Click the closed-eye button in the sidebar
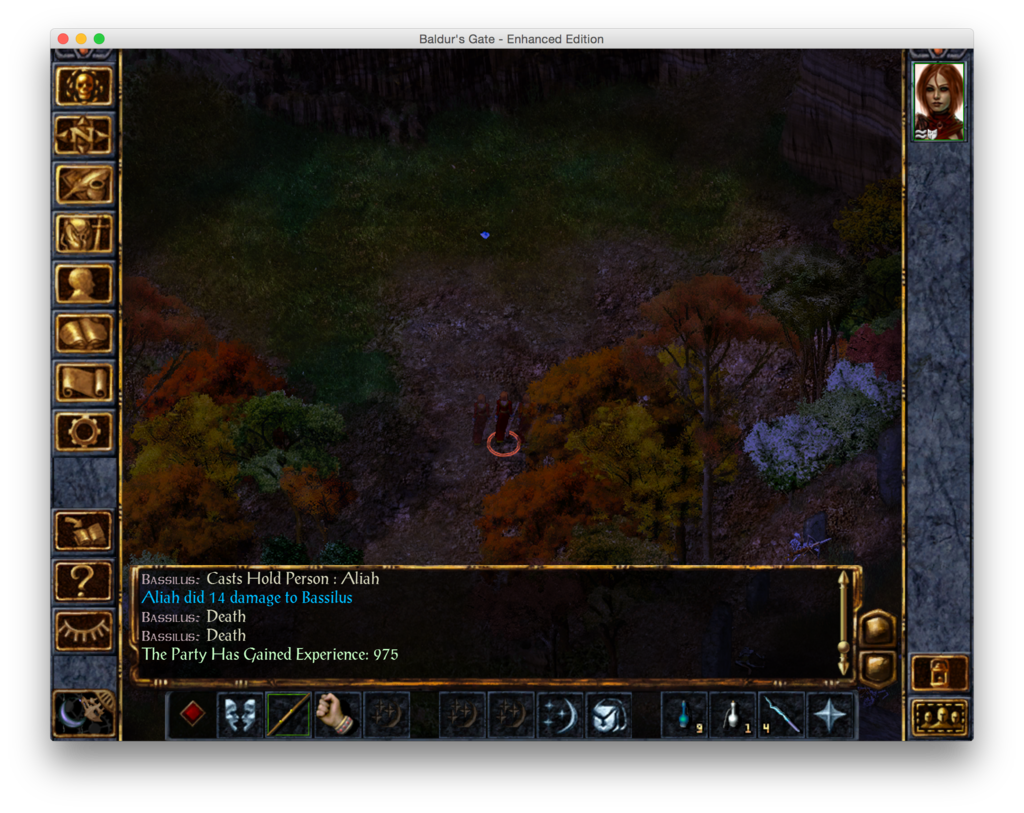 pyautogui.click(x=84, y=630)
